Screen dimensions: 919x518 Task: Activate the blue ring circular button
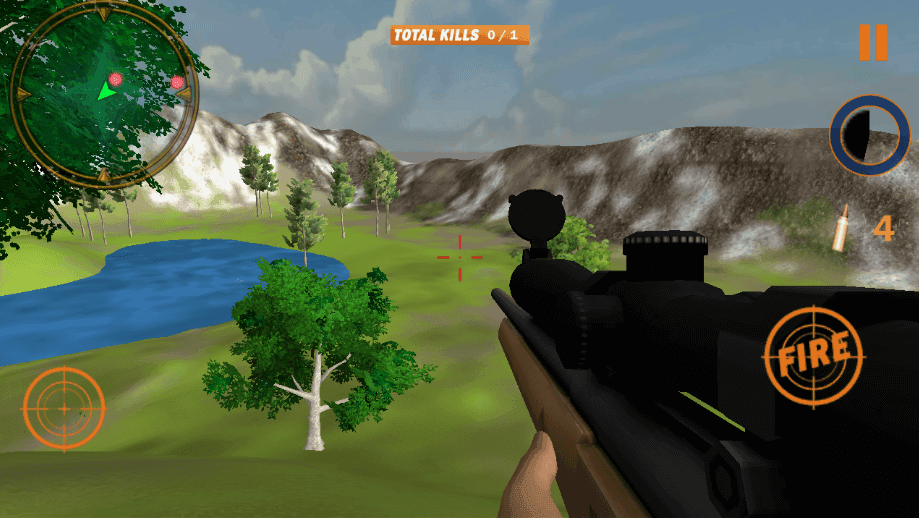coord(868,134)
